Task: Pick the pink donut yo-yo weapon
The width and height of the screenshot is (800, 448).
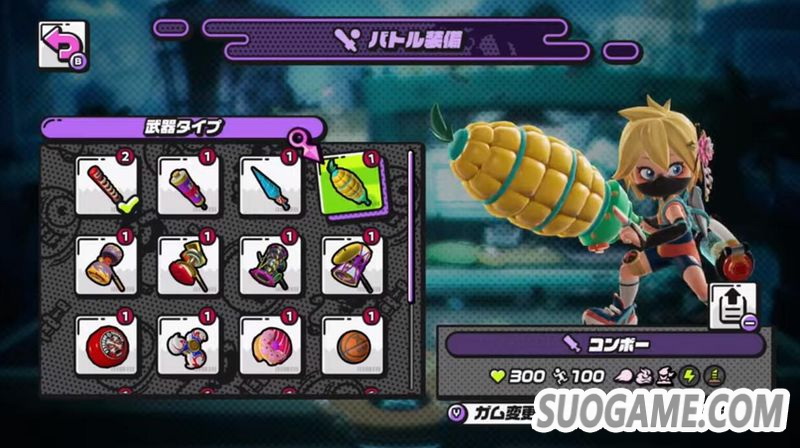Action: pos(271,345)
